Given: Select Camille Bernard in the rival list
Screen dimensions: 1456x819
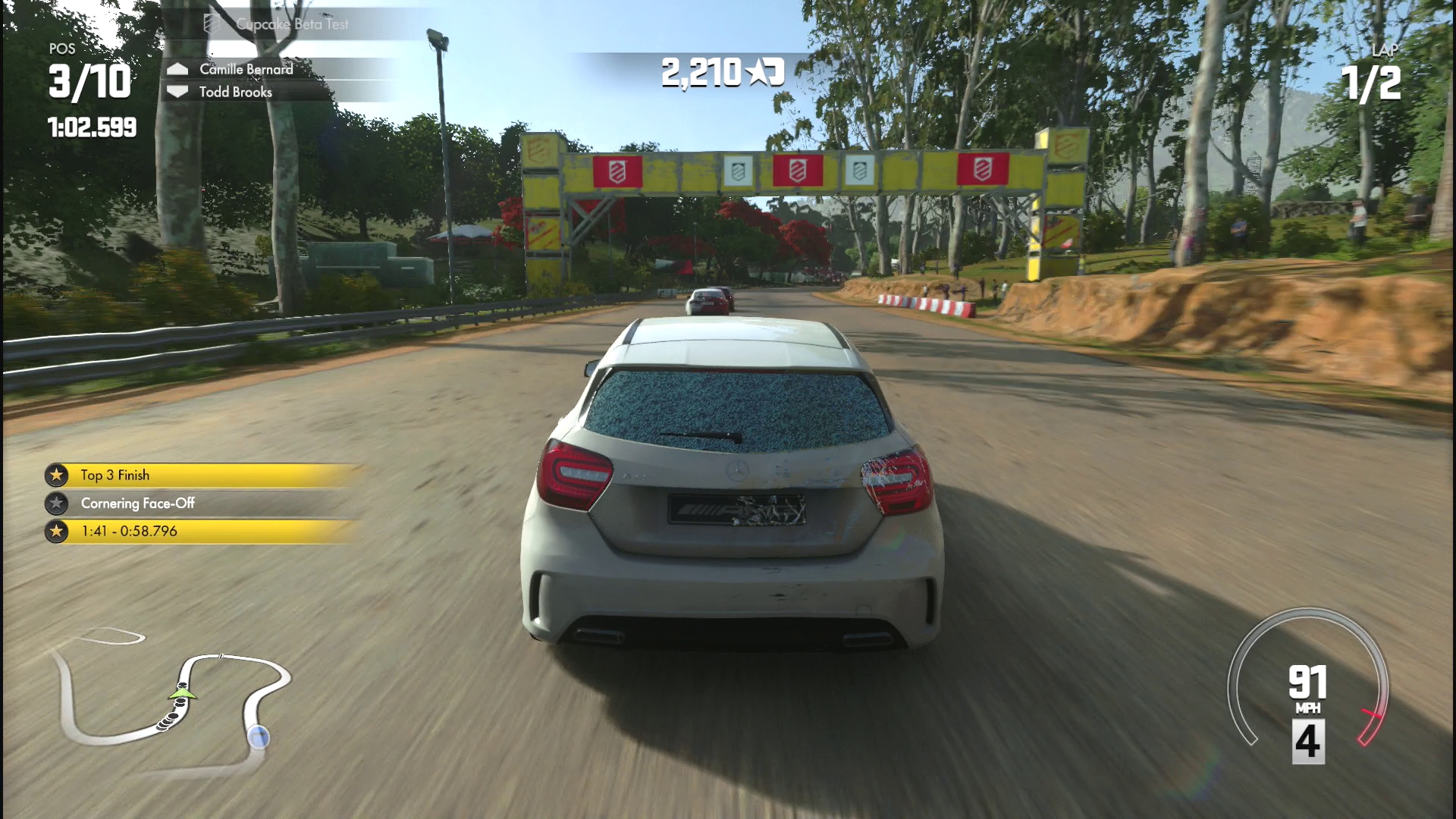Looking at the screenshot, I should coord(246,69).
